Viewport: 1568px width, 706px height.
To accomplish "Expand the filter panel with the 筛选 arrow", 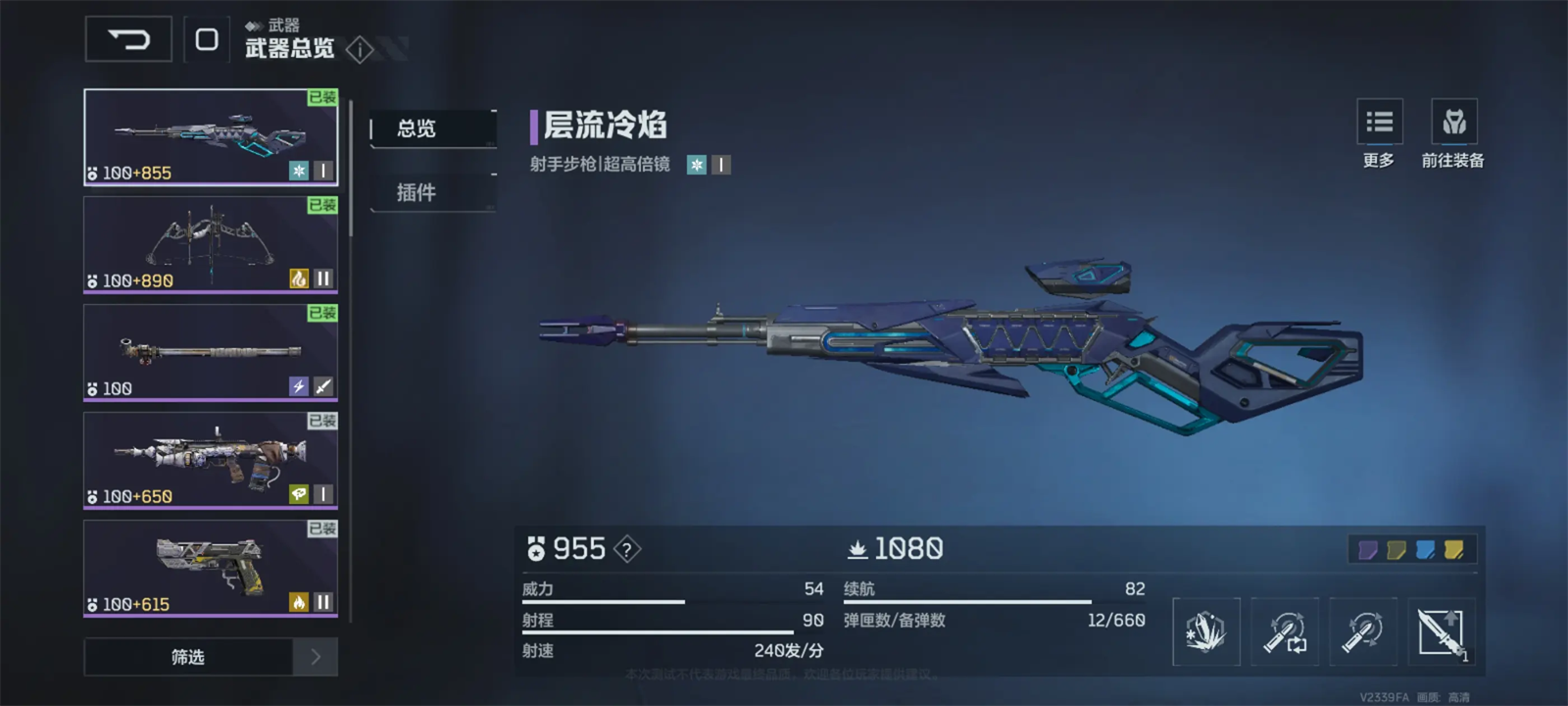I will pos(316,657).
